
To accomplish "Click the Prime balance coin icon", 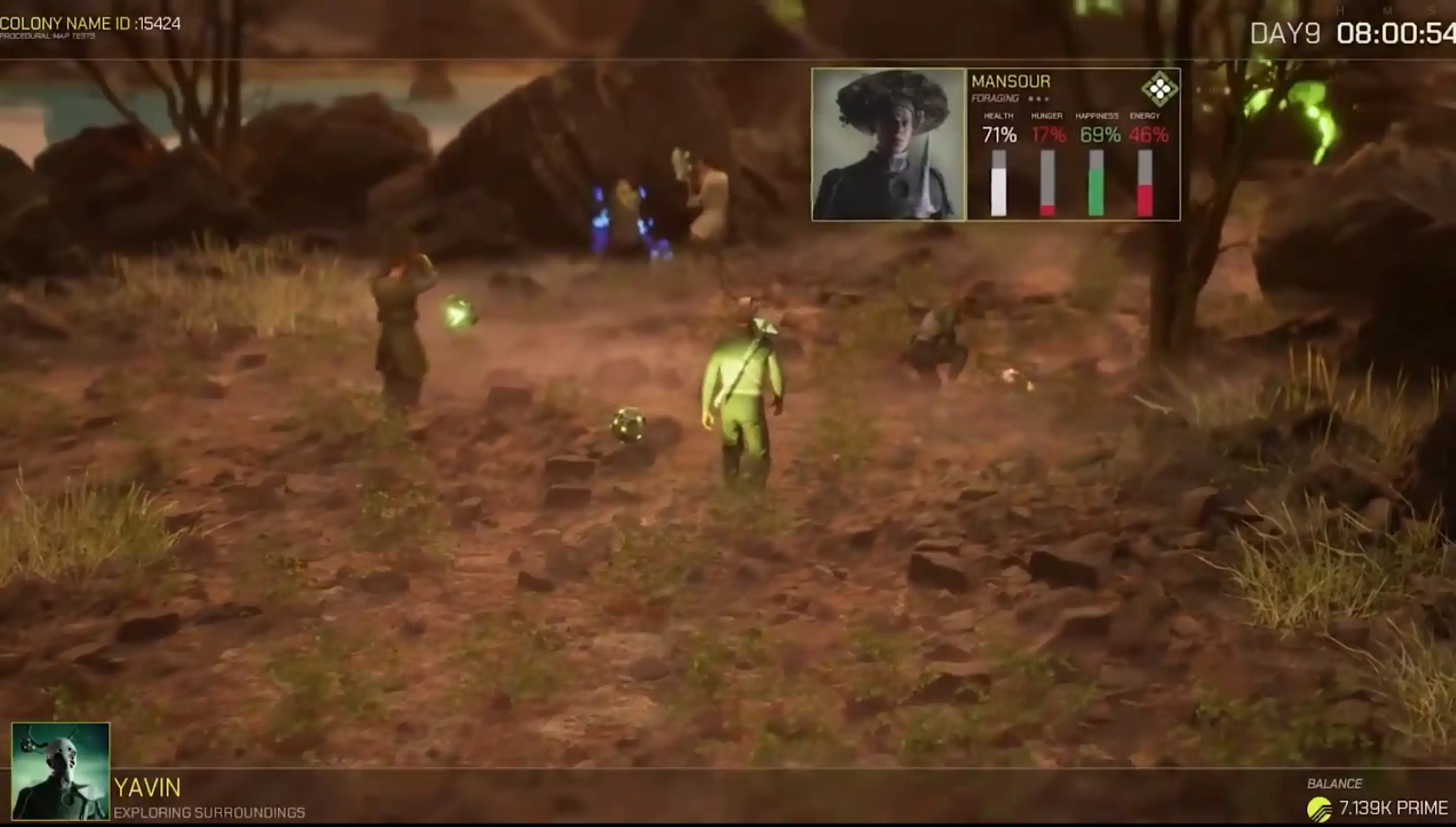I will [x=1319, y=809].
